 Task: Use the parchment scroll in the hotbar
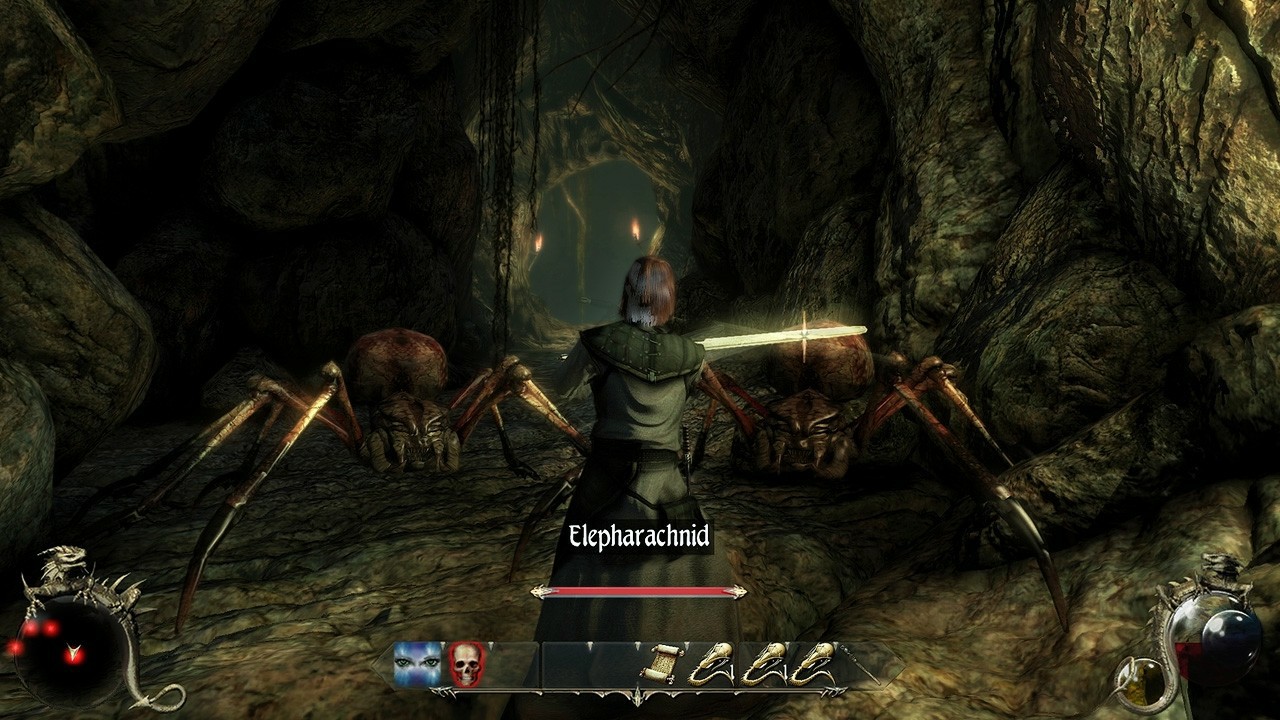(x=660, y=664)
